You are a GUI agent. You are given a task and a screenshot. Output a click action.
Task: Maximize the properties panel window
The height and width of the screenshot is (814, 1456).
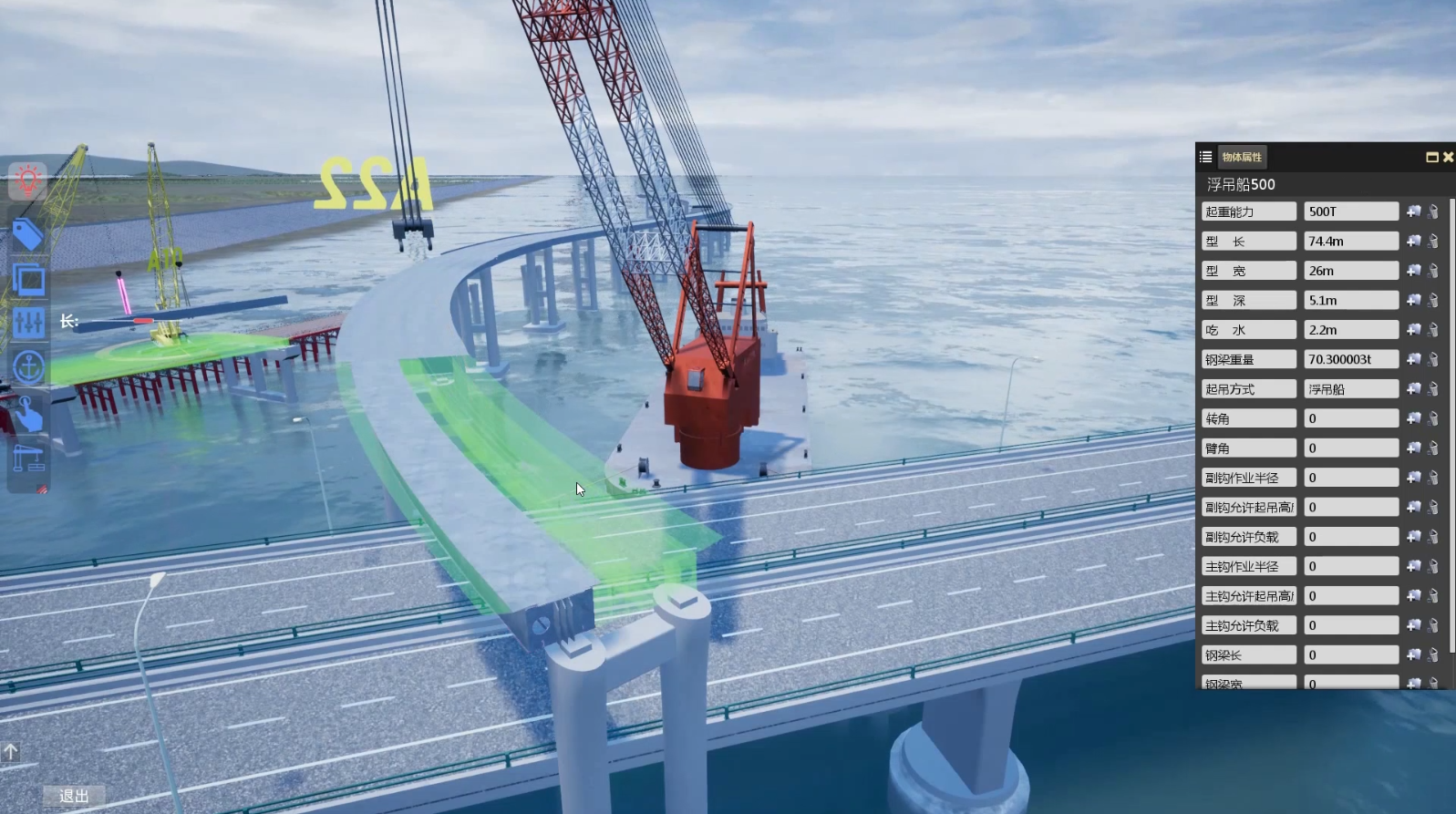(1431, 157)
